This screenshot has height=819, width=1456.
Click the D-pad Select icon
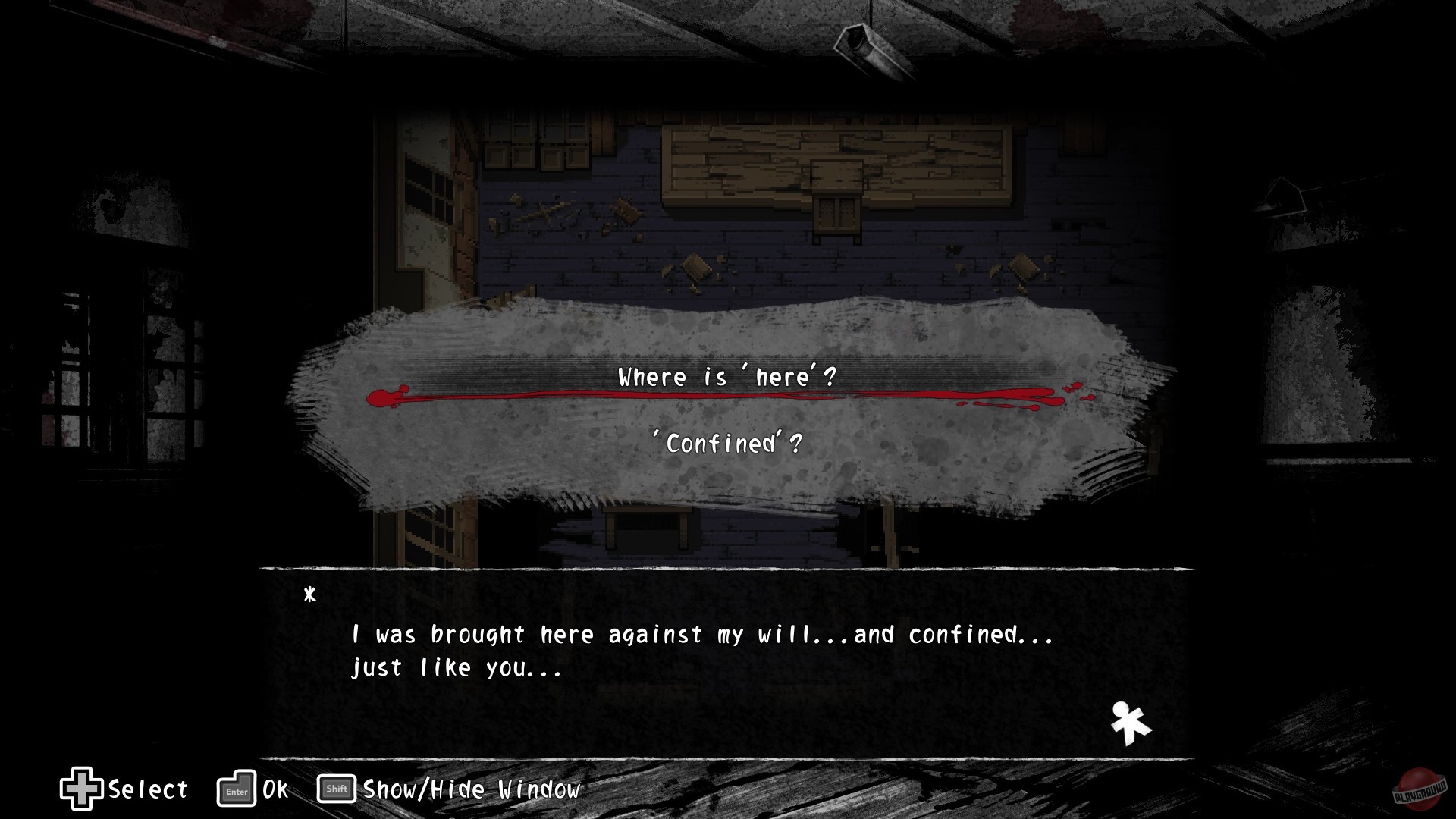click(x=81, y=789)
